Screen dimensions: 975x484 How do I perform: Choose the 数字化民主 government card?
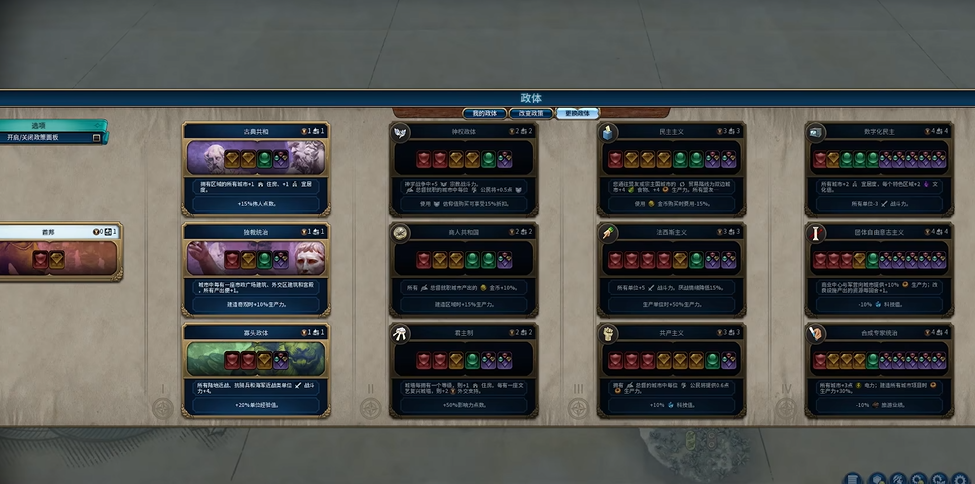tap(877, 168)
